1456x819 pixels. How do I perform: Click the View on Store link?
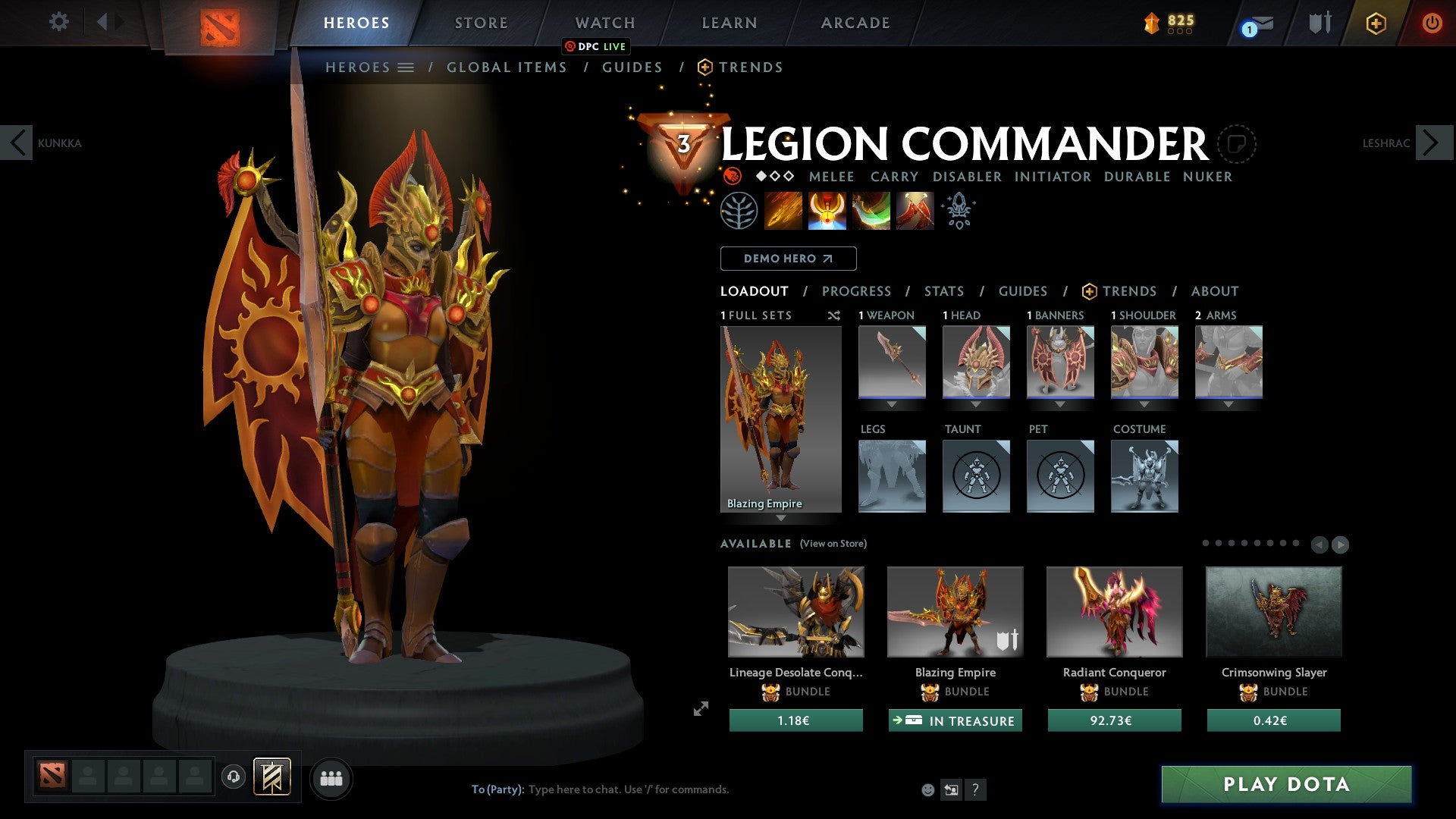coord(834,544)
